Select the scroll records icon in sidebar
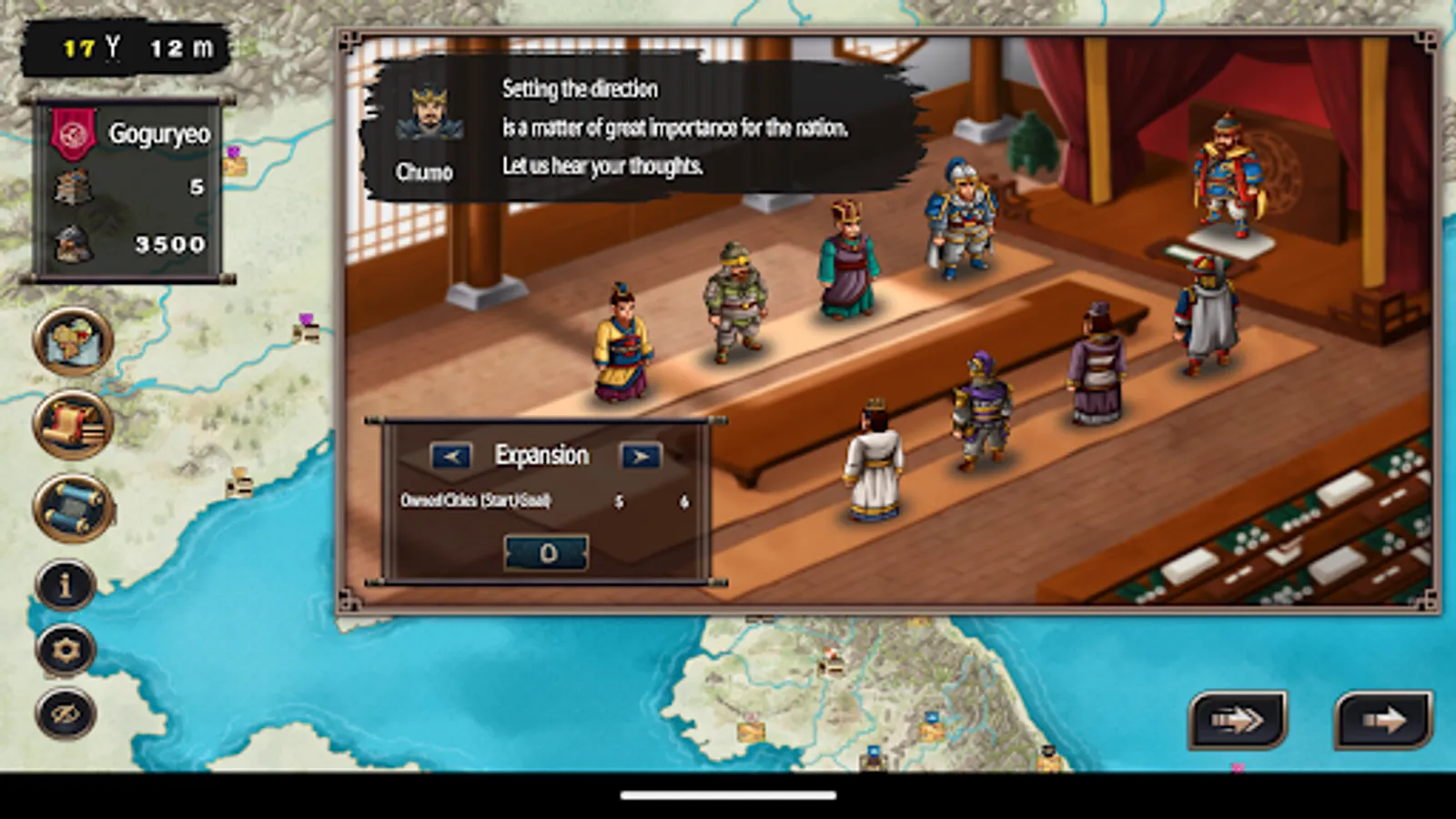This screenshot has height=819, width=1456. pyautogui.click(x=68, y=421)
